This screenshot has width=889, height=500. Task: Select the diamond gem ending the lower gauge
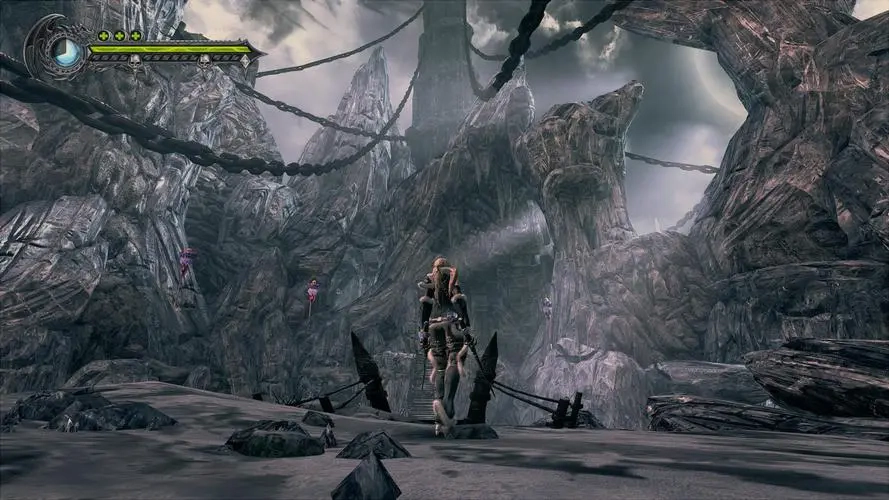(246, 61)
